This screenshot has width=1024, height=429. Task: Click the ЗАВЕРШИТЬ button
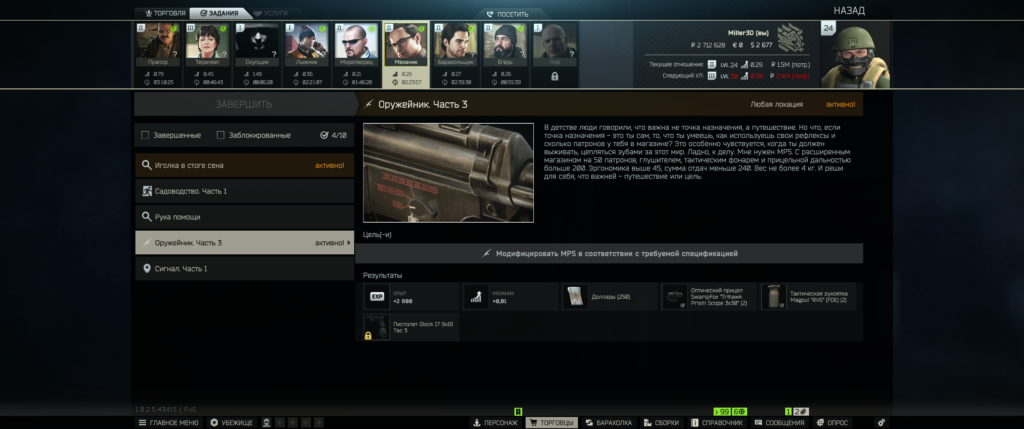click(244, 104)
